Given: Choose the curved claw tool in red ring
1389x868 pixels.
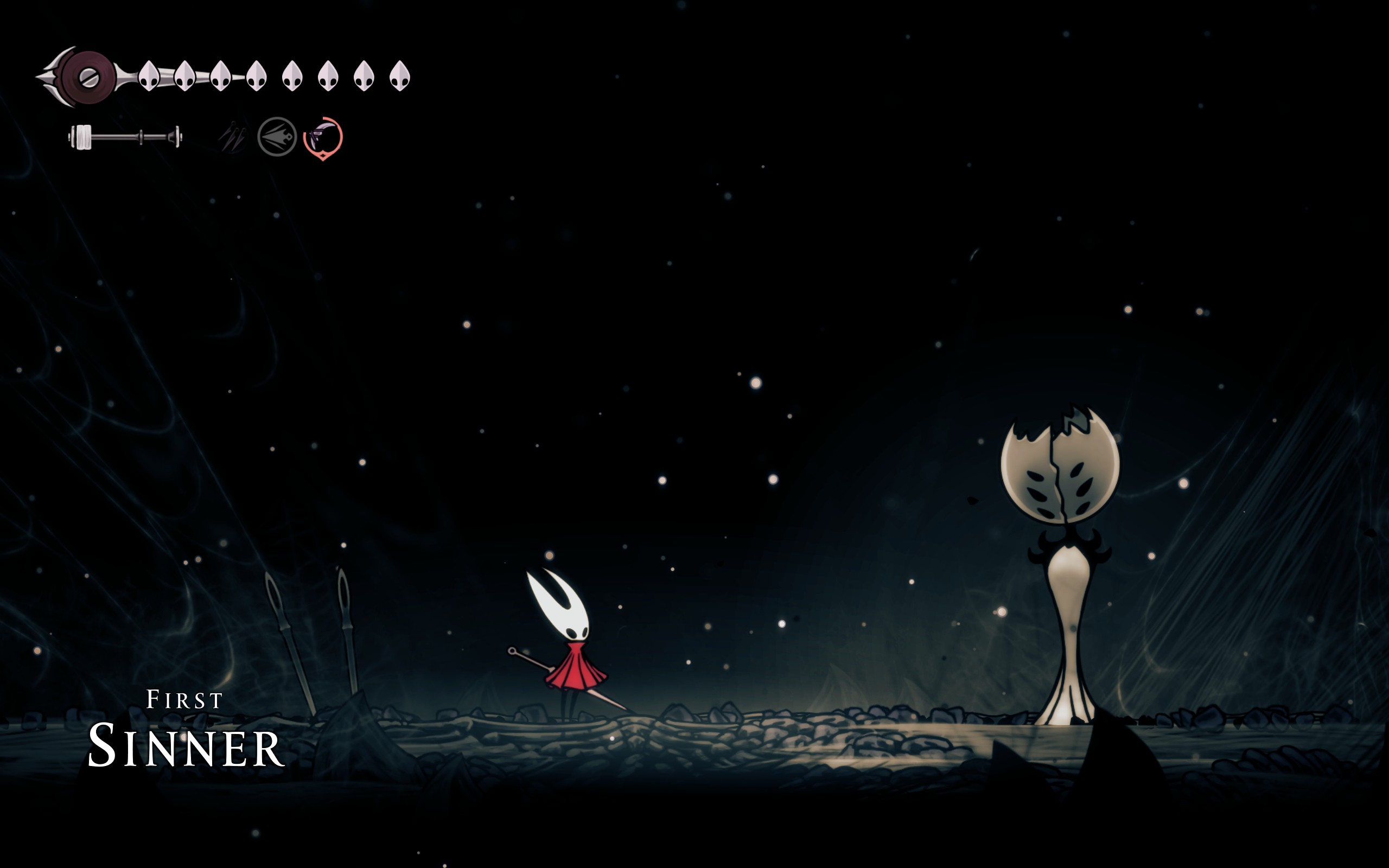Looking at the screenshot, I should [323, 138].
